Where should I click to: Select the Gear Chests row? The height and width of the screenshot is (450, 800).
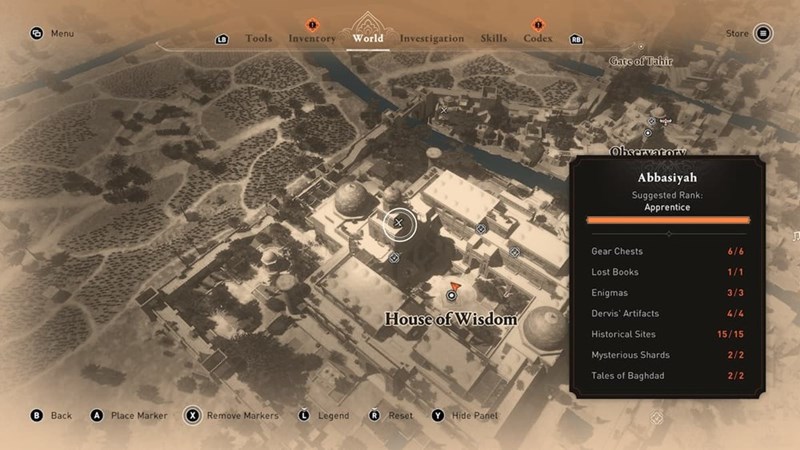click(x=667, y=251)
